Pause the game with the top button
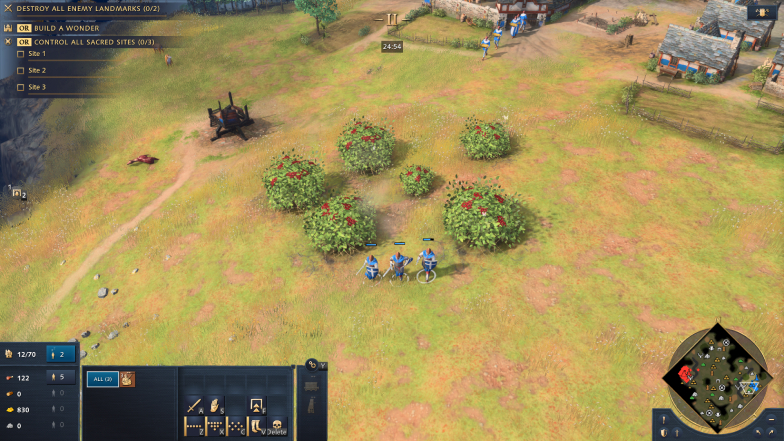Screen dimensions: 784x441 tap(392, 19)
